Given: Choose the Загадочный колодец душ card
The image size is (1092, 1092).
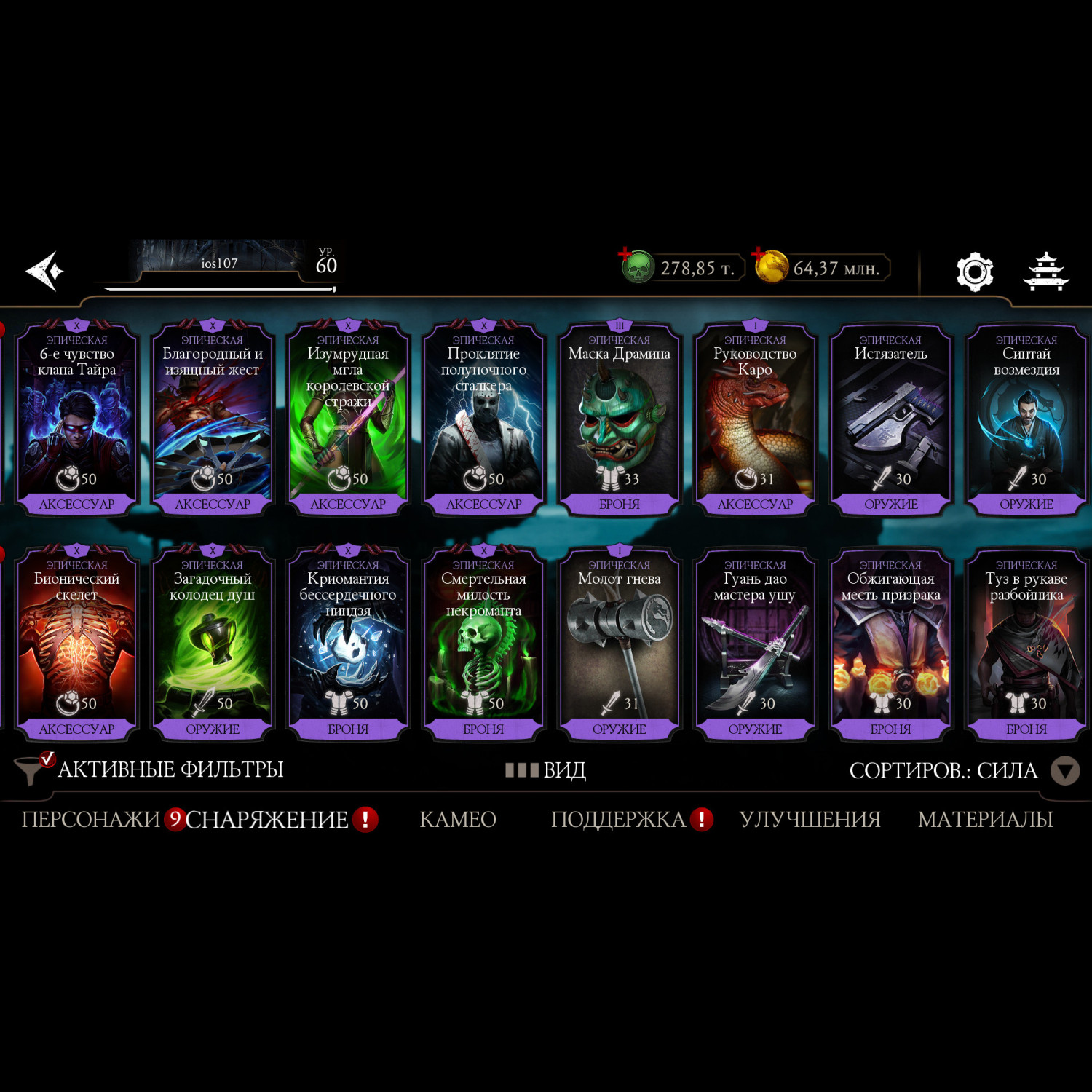Looking at the screenshot, I should pos(212,644).
